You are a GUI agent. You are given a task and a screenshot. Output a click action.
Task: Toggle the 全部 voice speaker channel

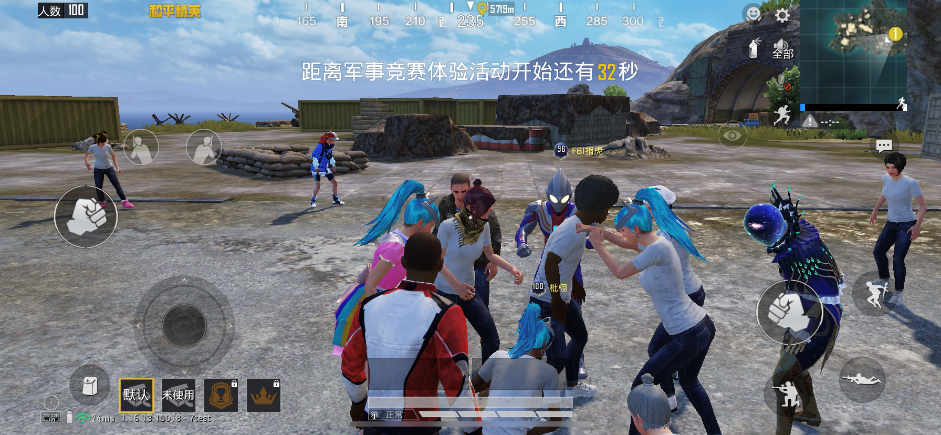click(x=782, y=46)
